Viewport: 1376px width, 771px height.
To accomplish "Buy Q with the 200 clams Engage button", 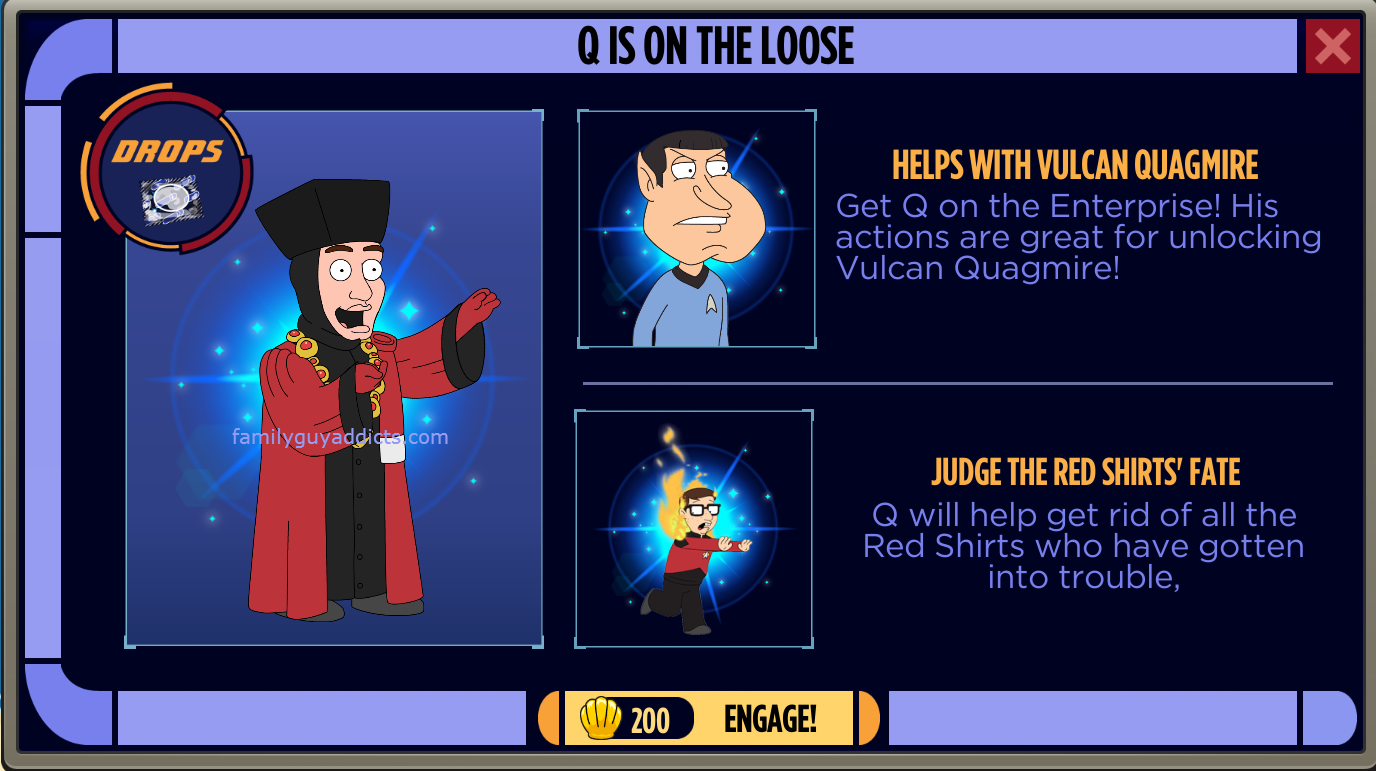I will [x=708, y=718].
